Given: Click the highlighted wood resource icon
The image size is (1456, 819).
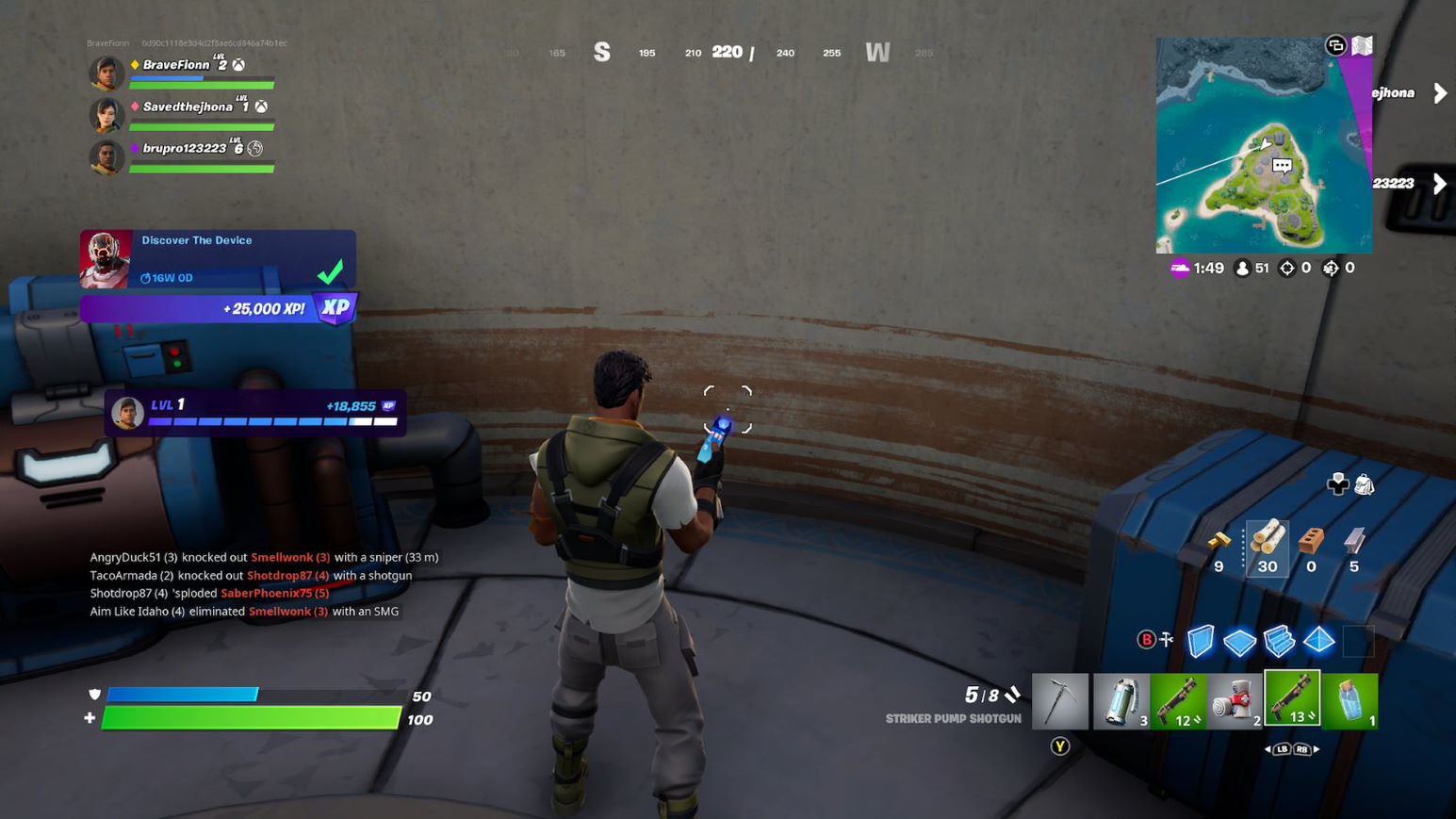Looking at the screenshot, I should tap(1268, 549).
